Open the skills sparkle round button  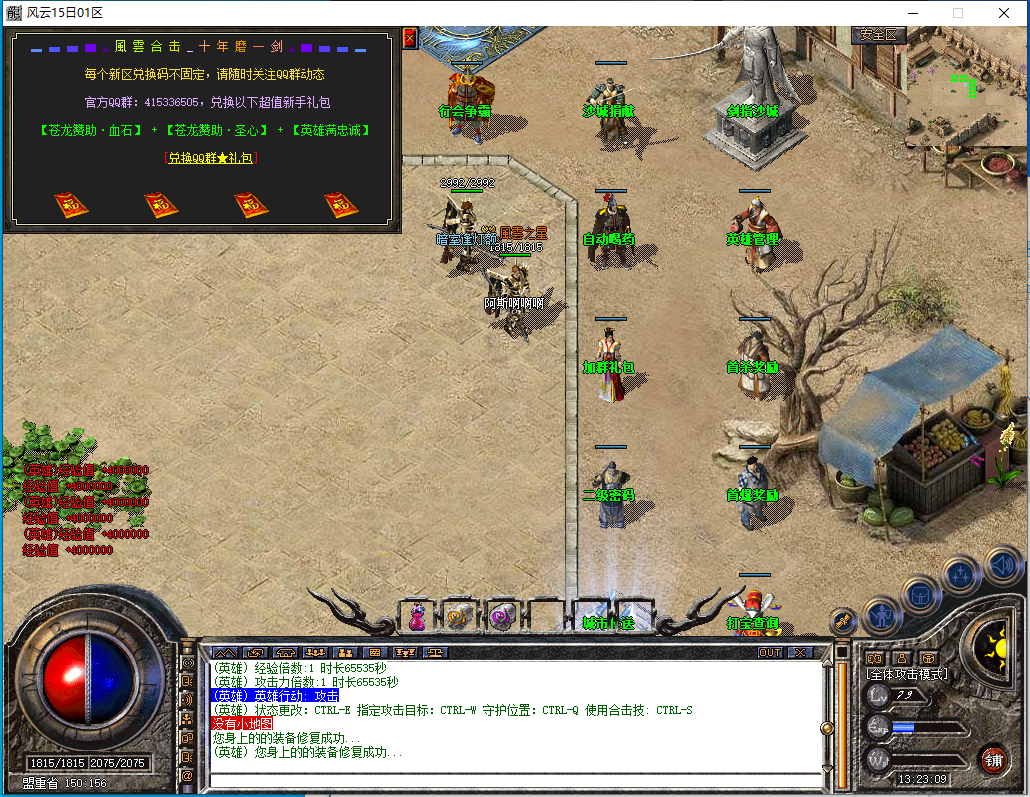click(x=961, y=575)
